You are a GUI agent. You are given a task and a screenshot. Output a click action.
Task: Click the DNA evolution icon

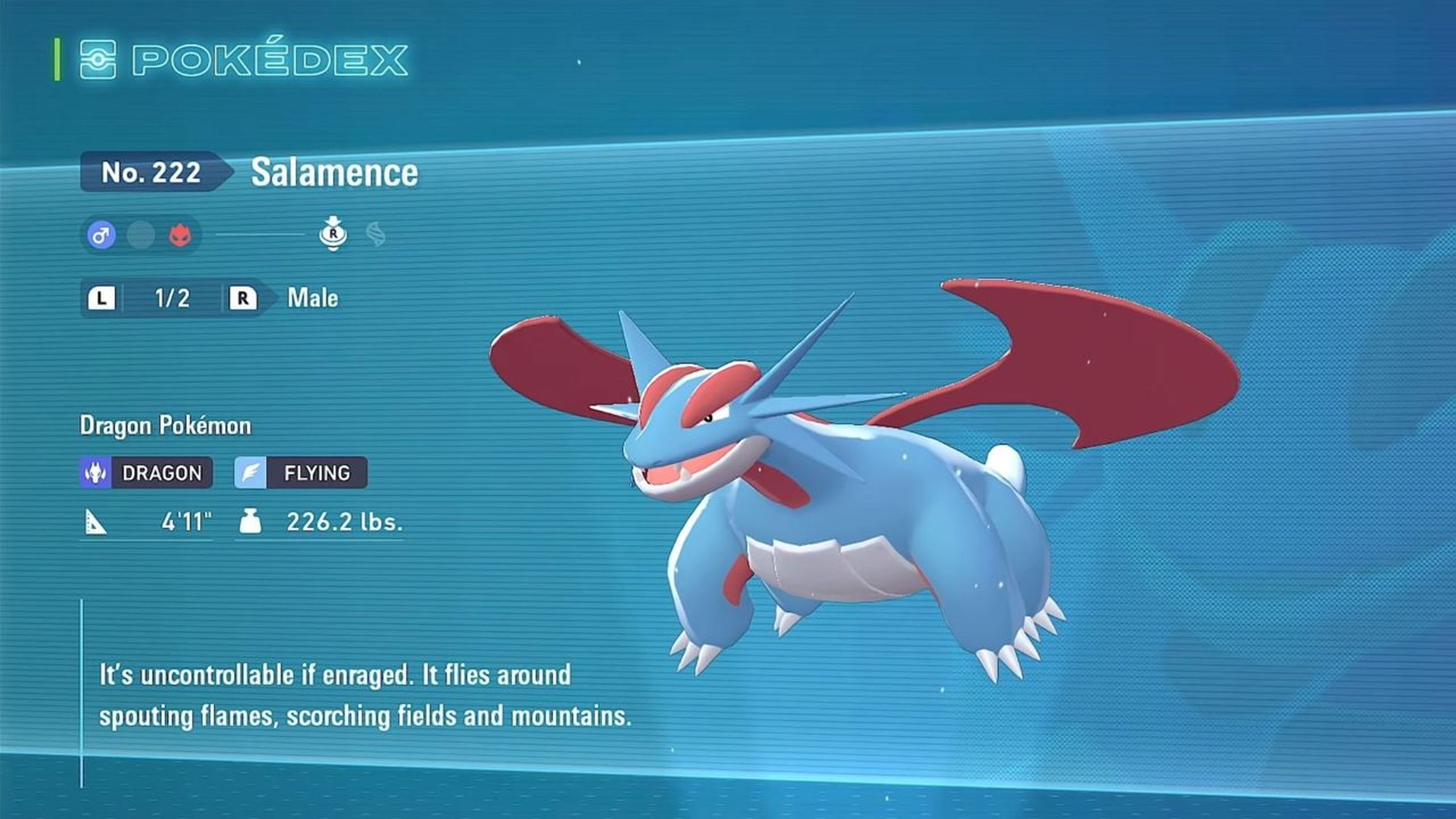pyautogui.click(x=374, y=236)
